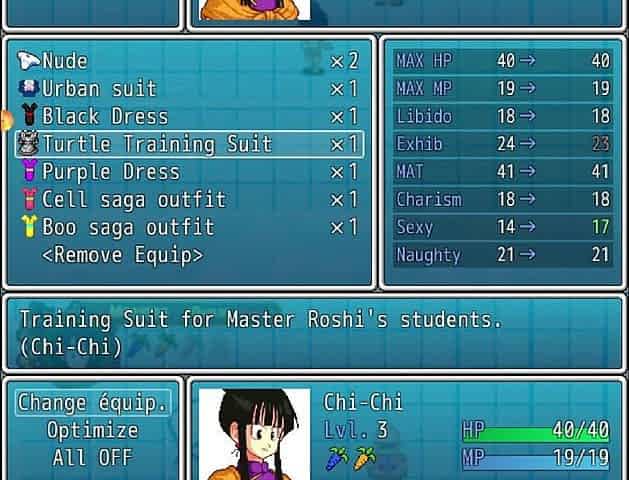Click the Remove Equip option
Viewport: 629px width, 480px height.
[x=122, y=255]
